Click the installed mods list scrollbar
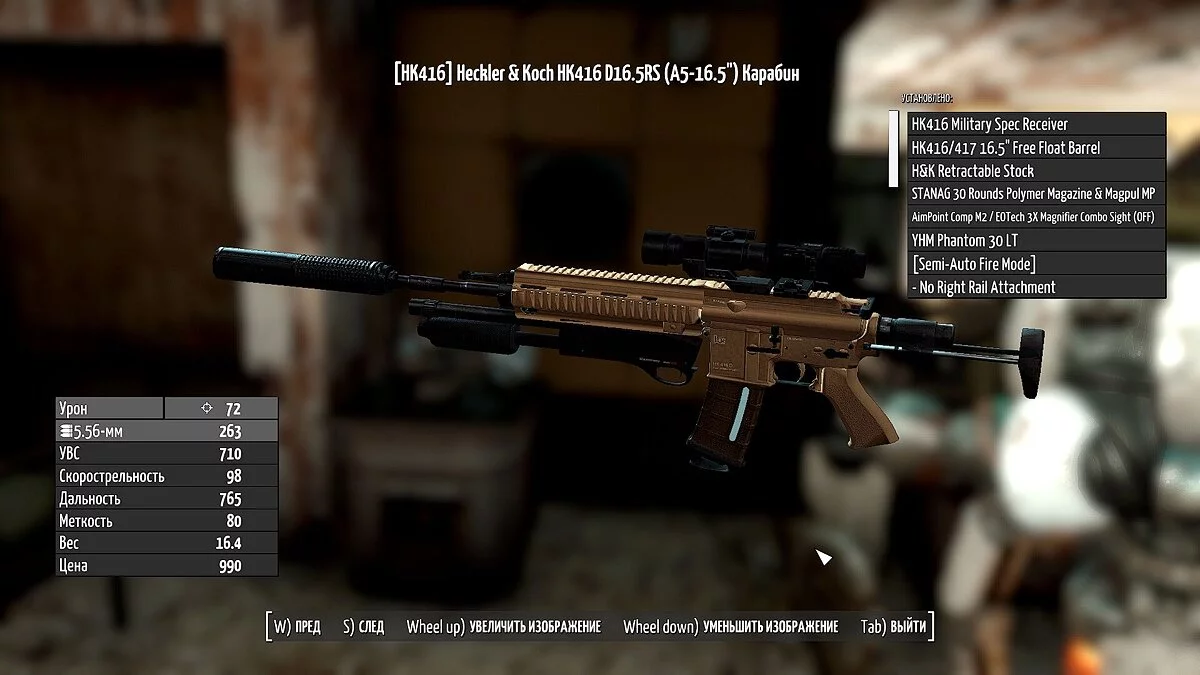This screenshot has width=1200, height=675. pos(894,149)
